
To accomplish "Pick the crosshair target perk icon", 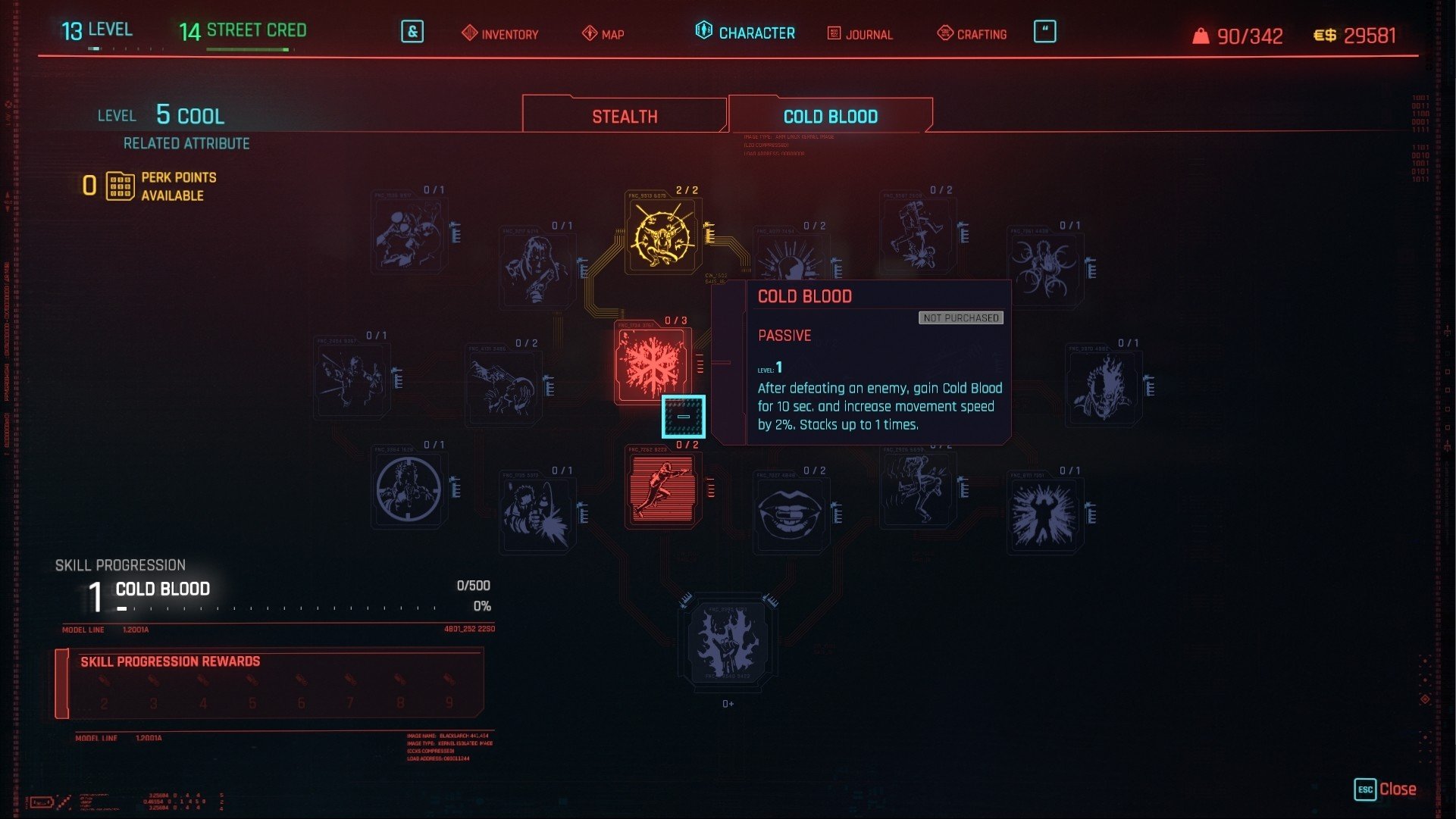I will click(x=409, y=489).
